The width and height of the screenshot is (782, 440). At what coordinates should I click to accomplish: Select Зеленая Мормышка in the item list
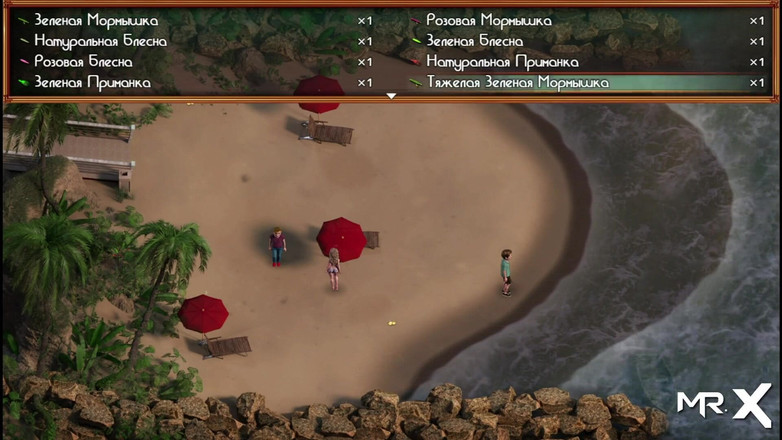click(x=96, y=20)
